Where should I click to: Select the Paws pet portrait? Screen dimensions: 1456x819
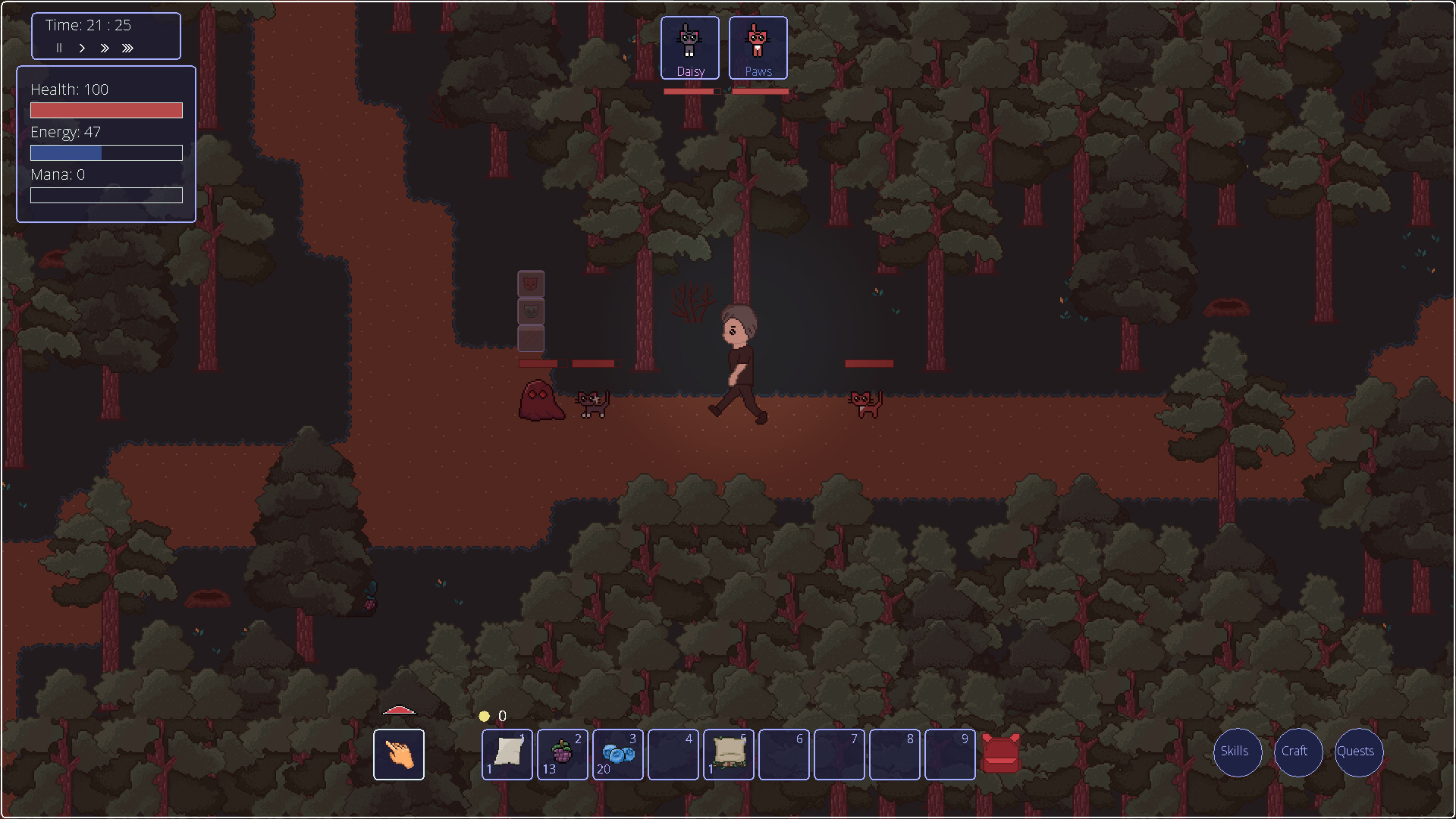point(758,45)
